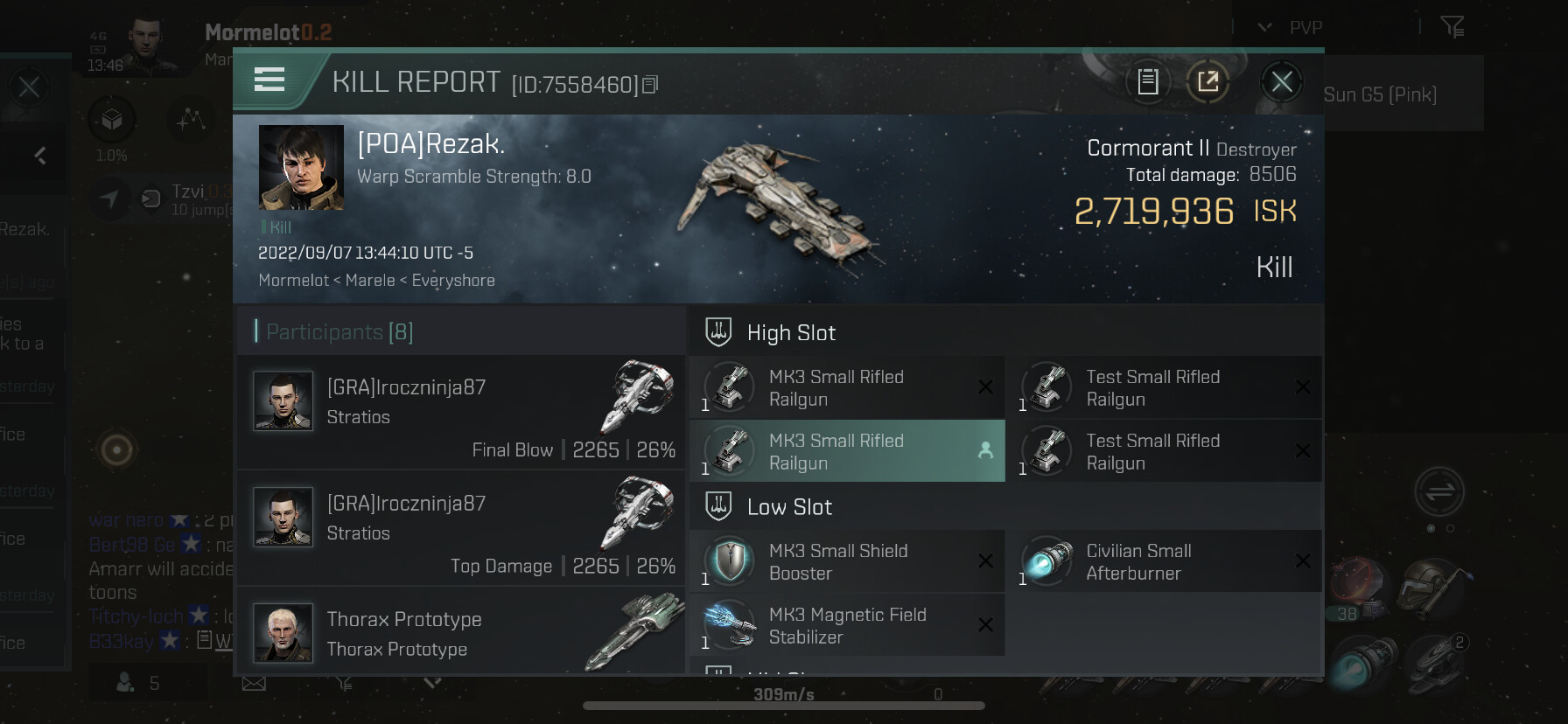The width and height of the screenshot is (1568, 724).
Task: Open the inventory cube icon
Action: coord(112,120)
